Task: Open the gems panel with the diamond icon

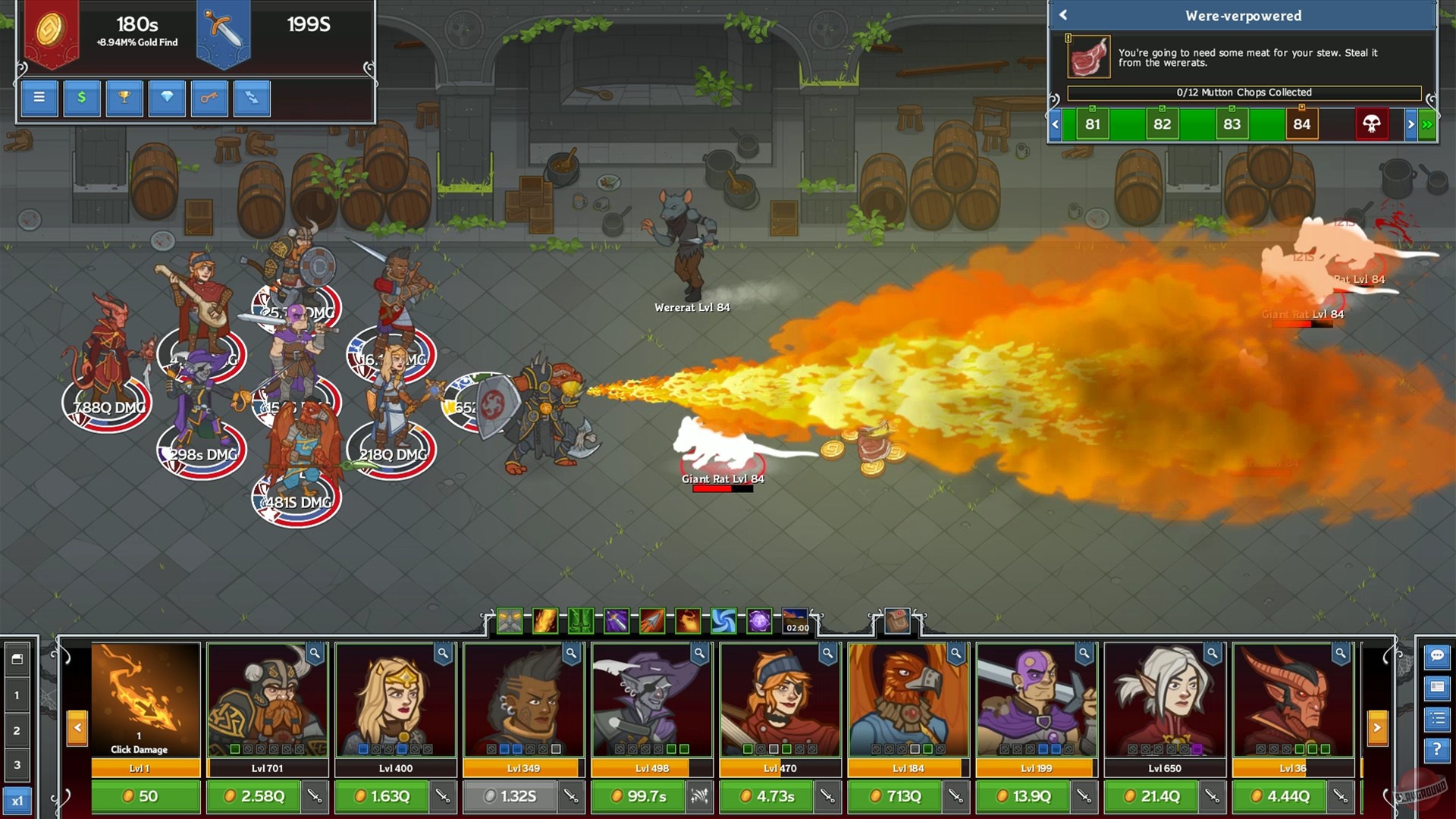Action: pos(167,98)
